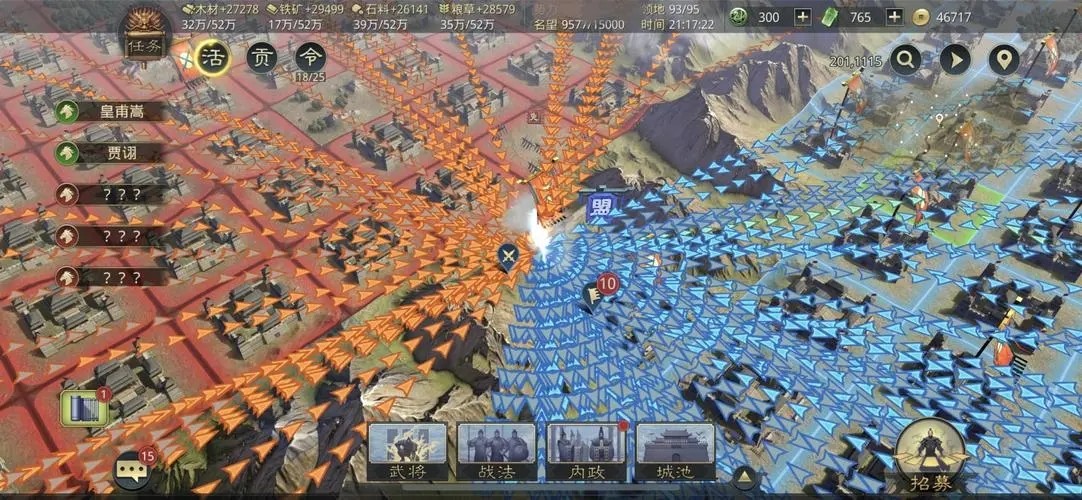Select the 盟 alliance flag marker
This screenshot has width=1082, height=500.
(600, 207)
